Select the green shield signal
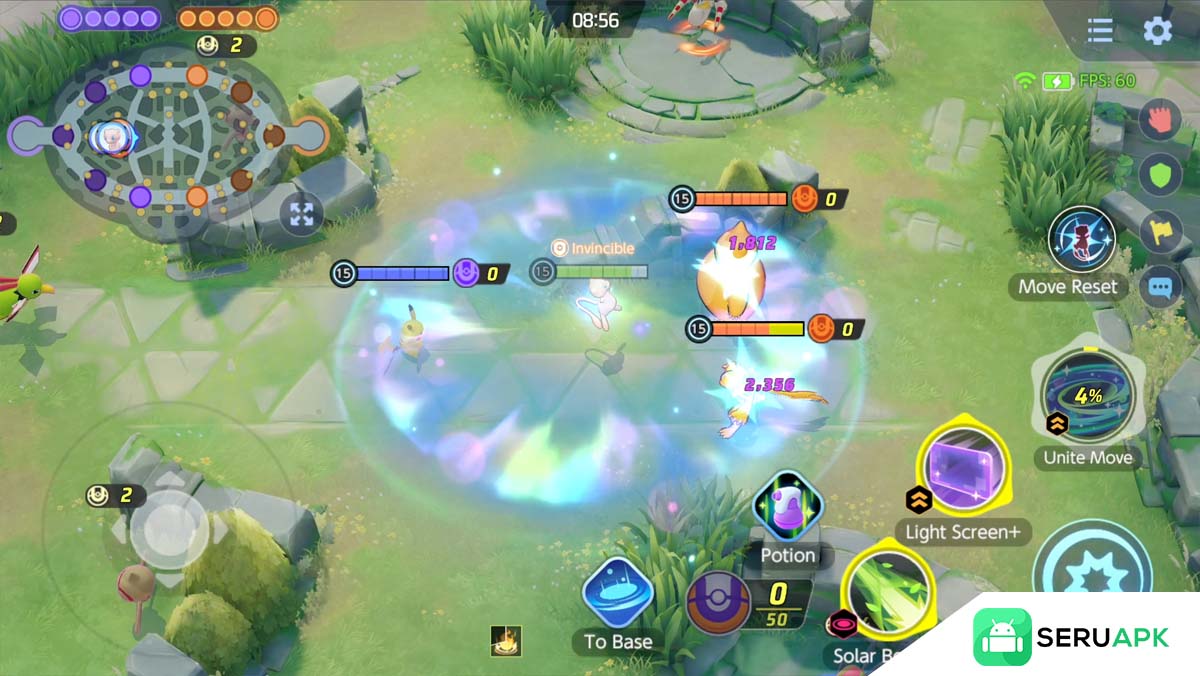Viewport: 1200px width, 676px height. [x=1160, y=174]
